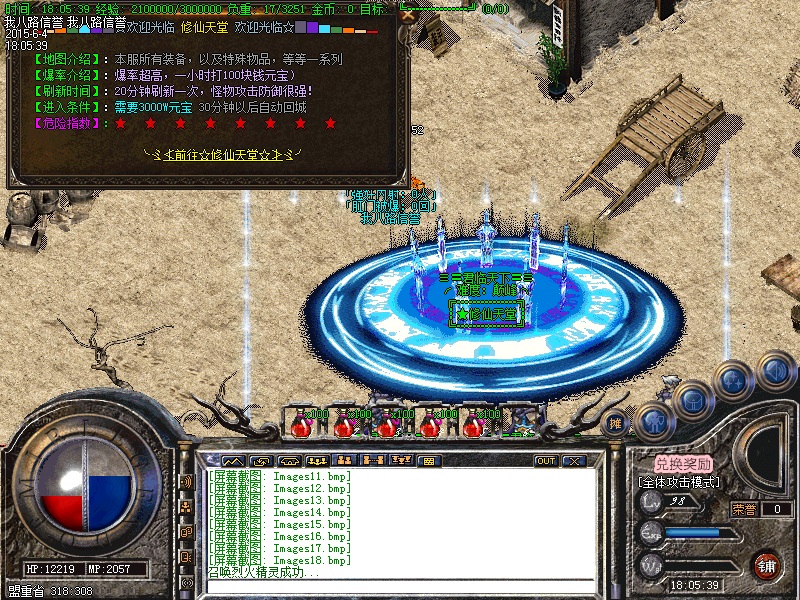Click the grid icon on chat toolbar
800x600 pixels.
pyautogui.click(x=428, y=461)
